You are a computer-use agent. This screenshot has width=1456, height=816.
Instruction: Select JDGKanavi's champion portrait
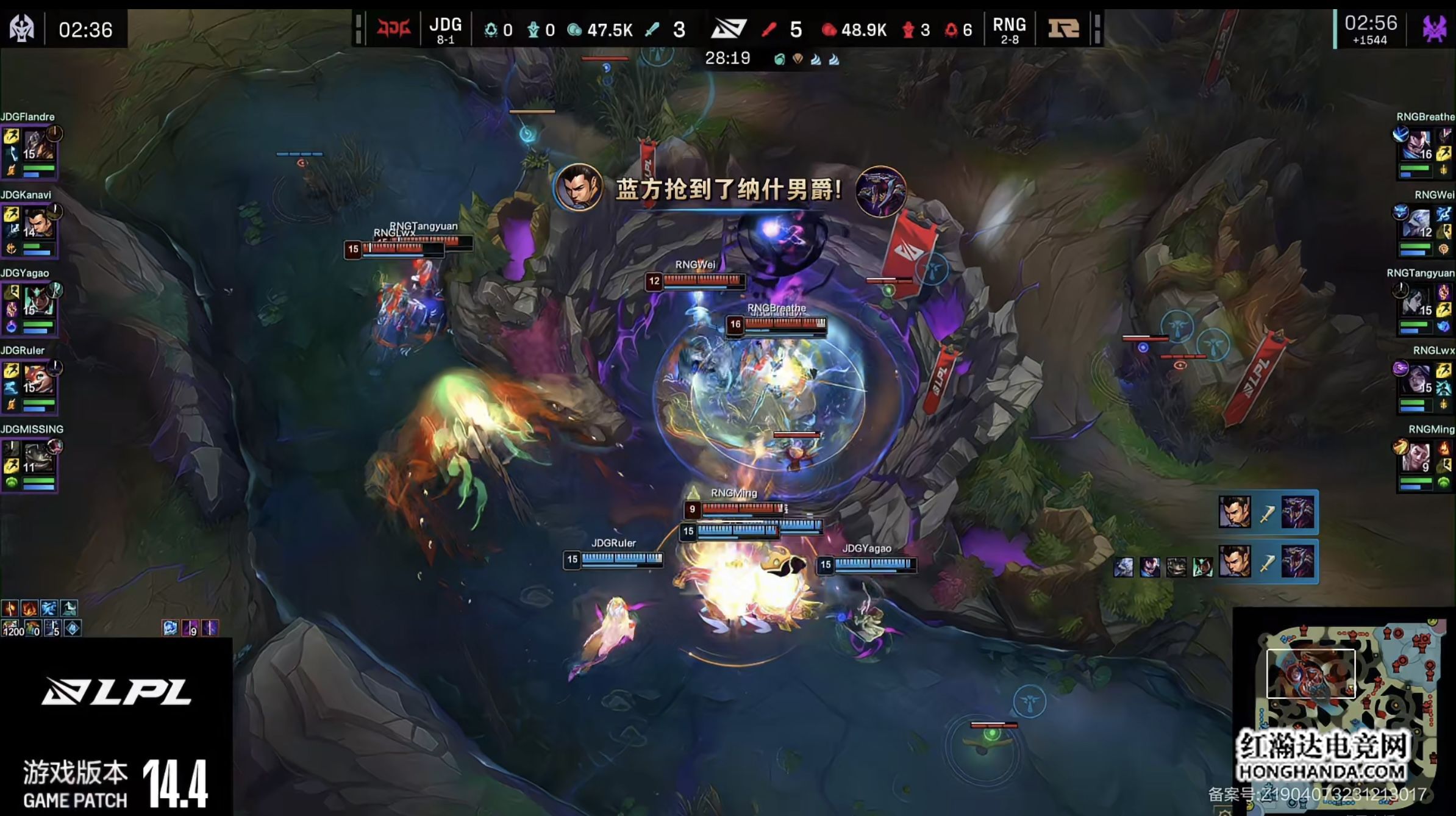38,223
